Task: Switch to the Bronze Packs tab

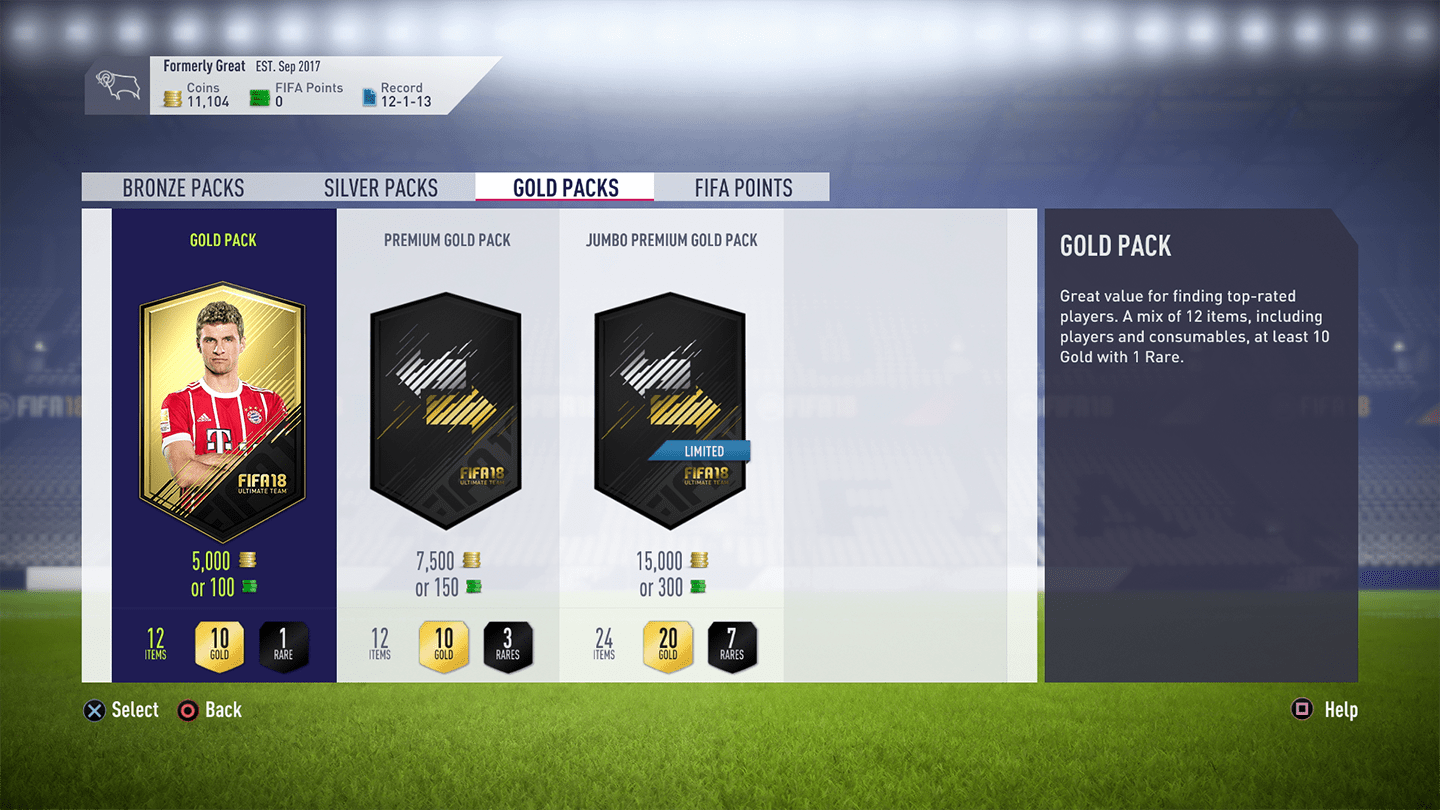Action: 183,187
